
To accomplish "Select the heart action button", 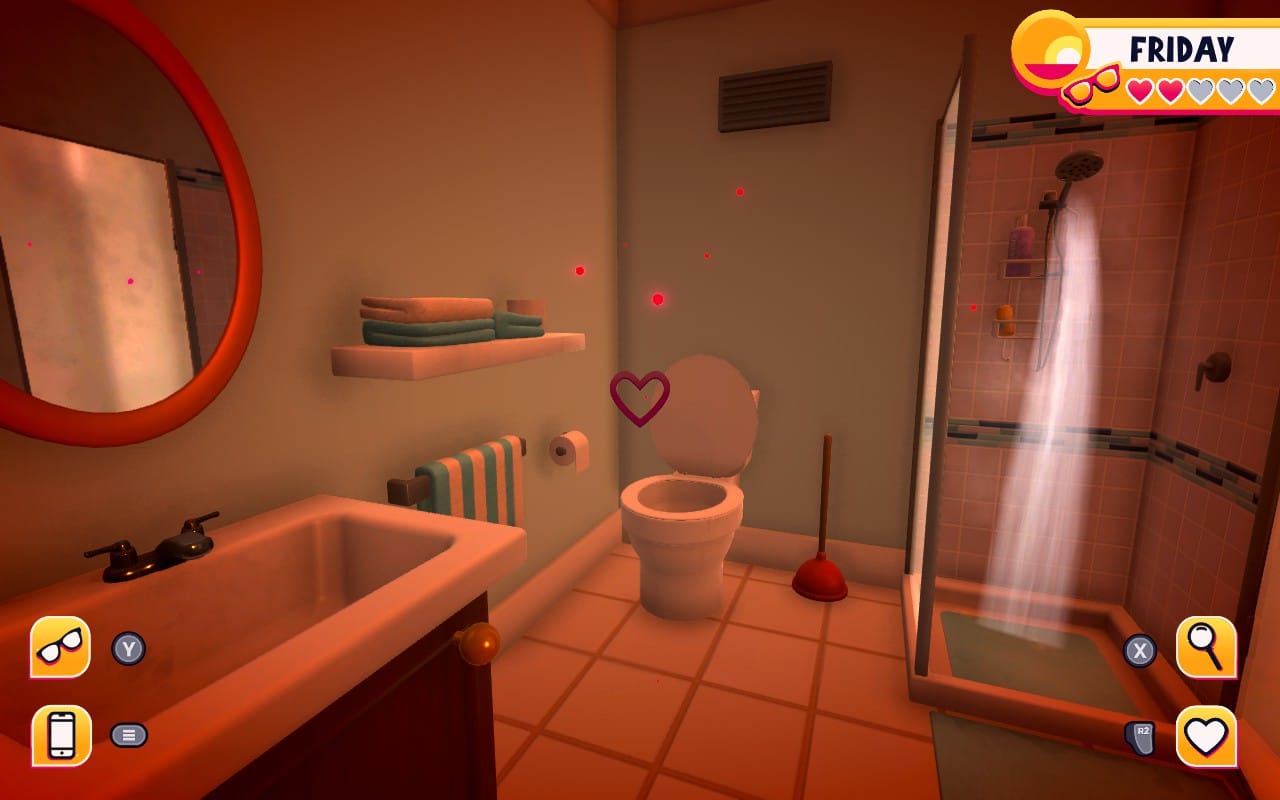I will 1205,736.
